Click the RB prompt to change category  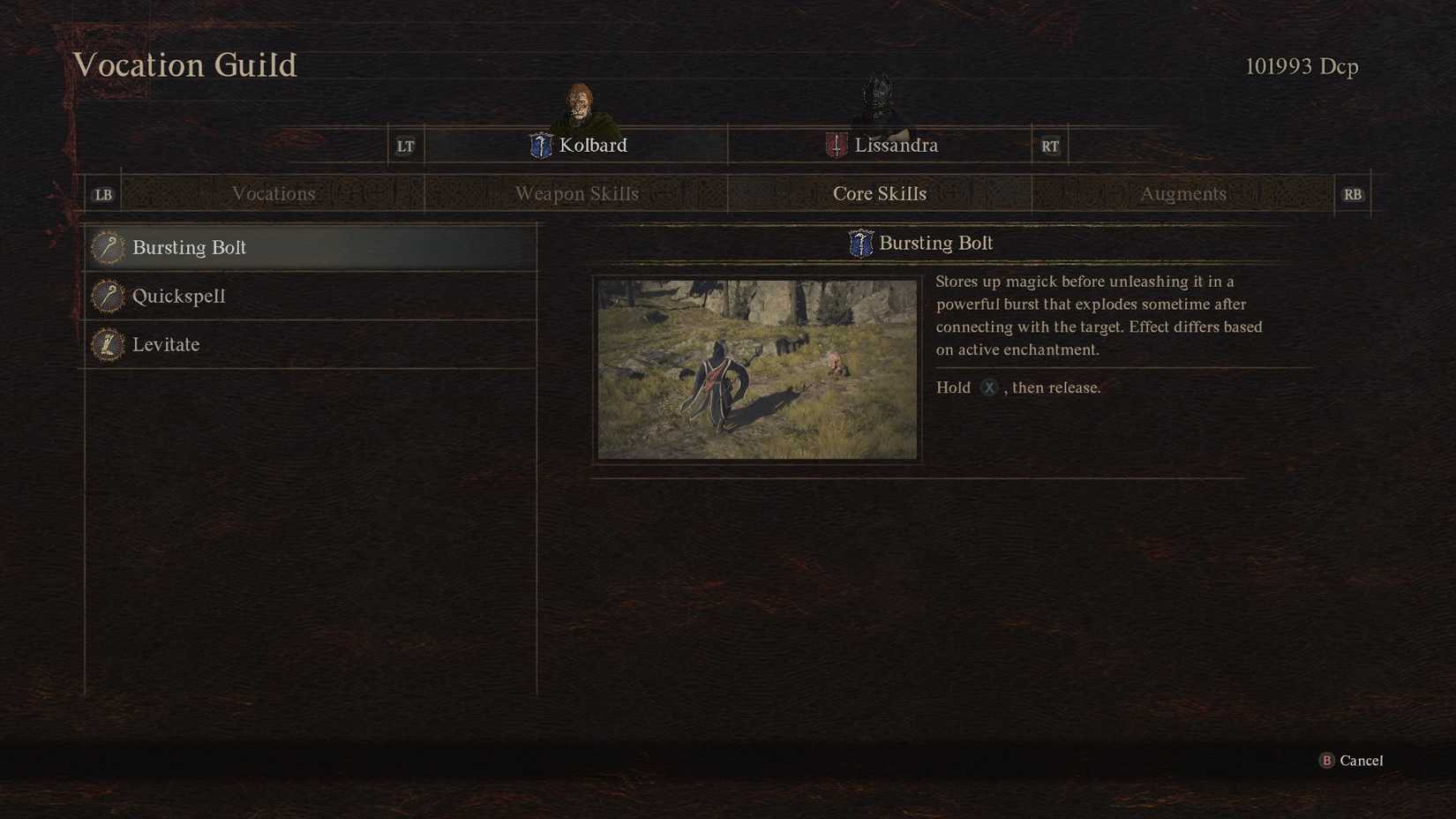pos(1353,193)
